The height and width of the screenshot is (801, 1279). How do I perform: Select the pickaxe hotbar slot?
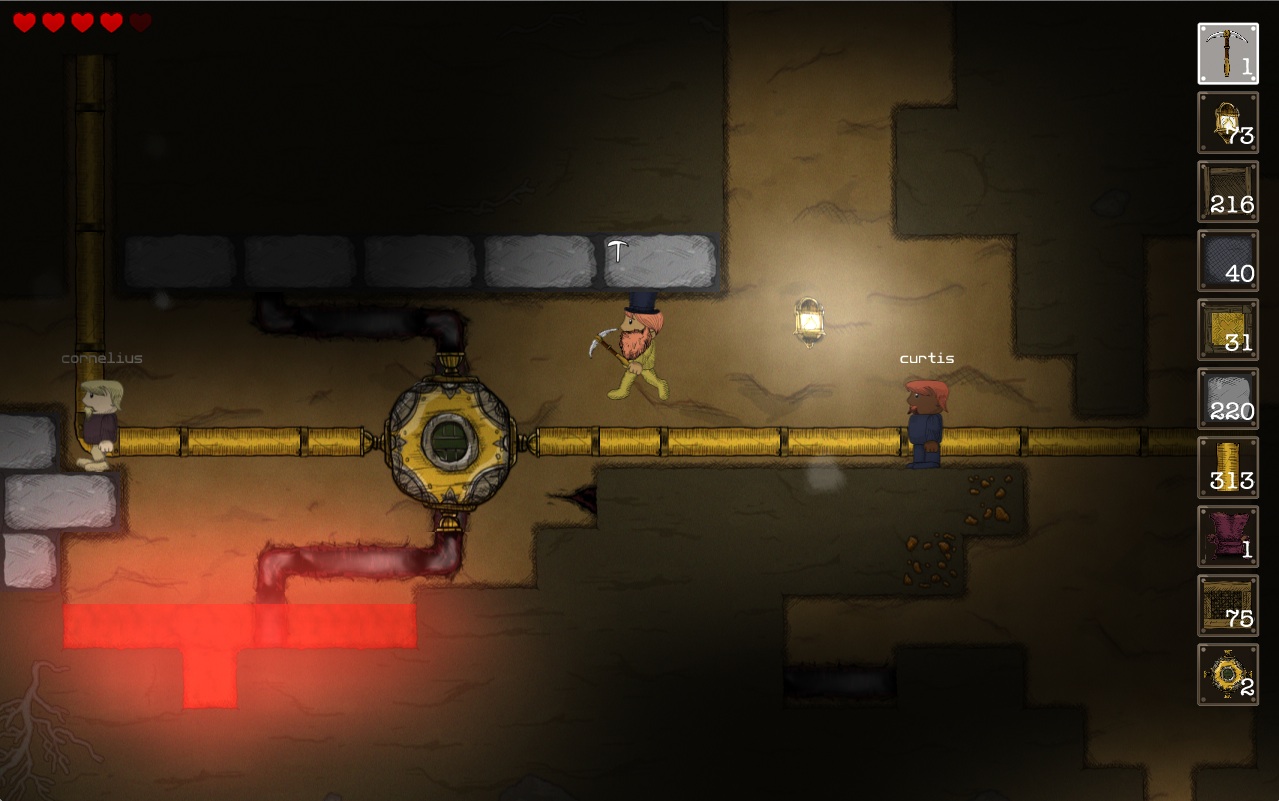[x=1228, y=54]
